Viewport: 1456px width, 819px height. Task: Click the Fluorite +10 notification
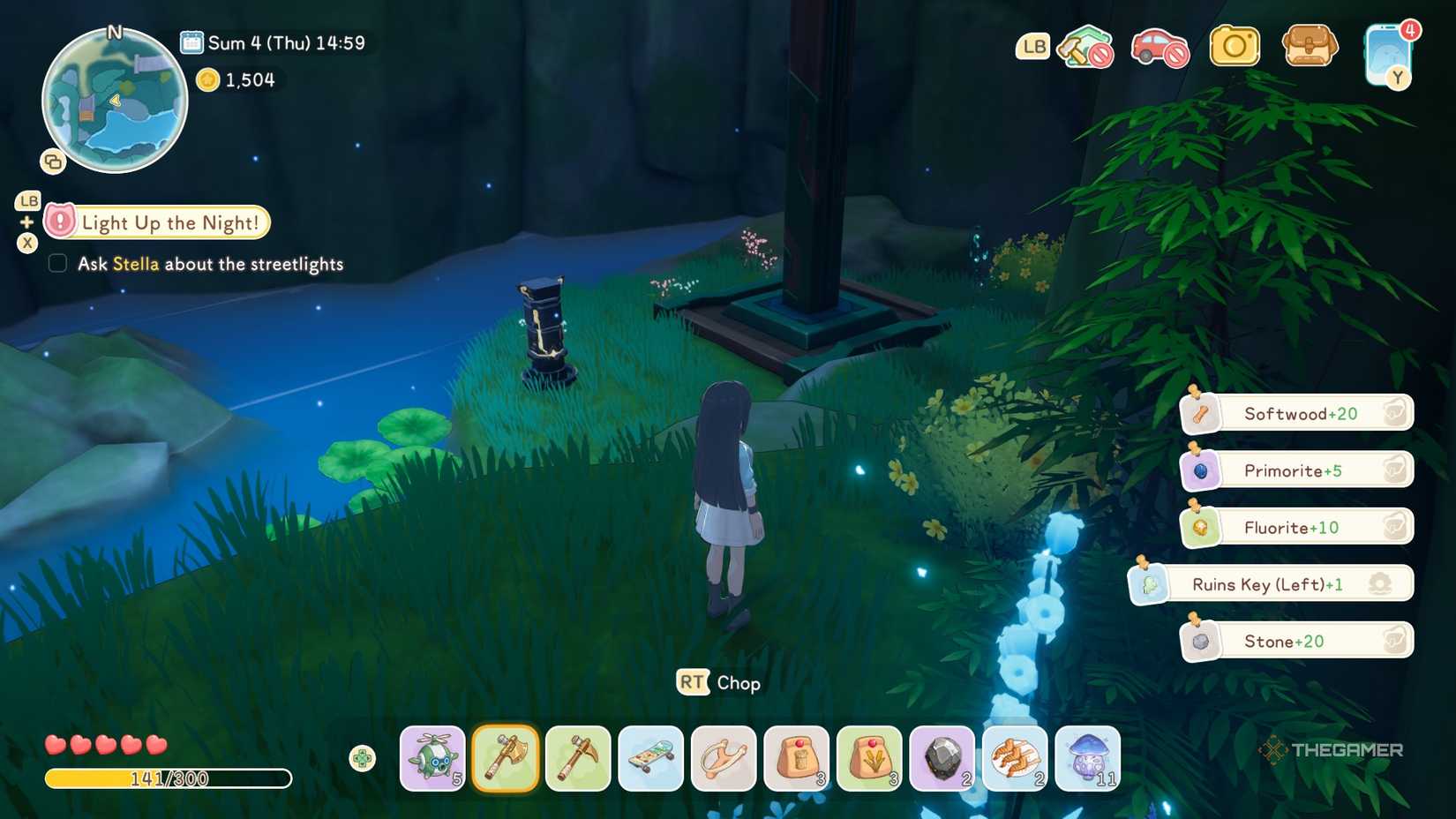pyautogui.click(x=1295, y=526)
